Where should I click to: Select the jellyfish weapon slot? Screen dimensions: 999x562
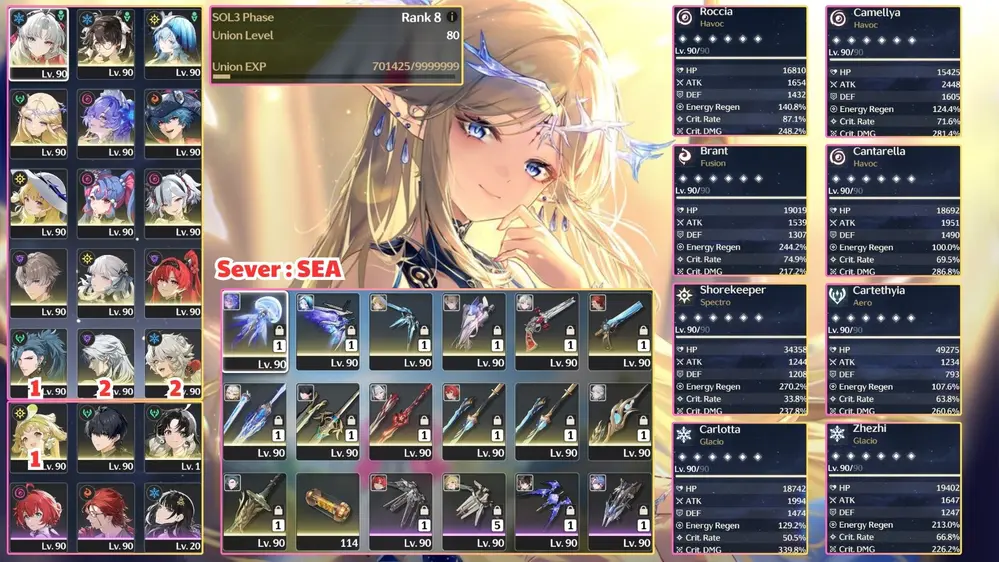click(x=254, y=331)
